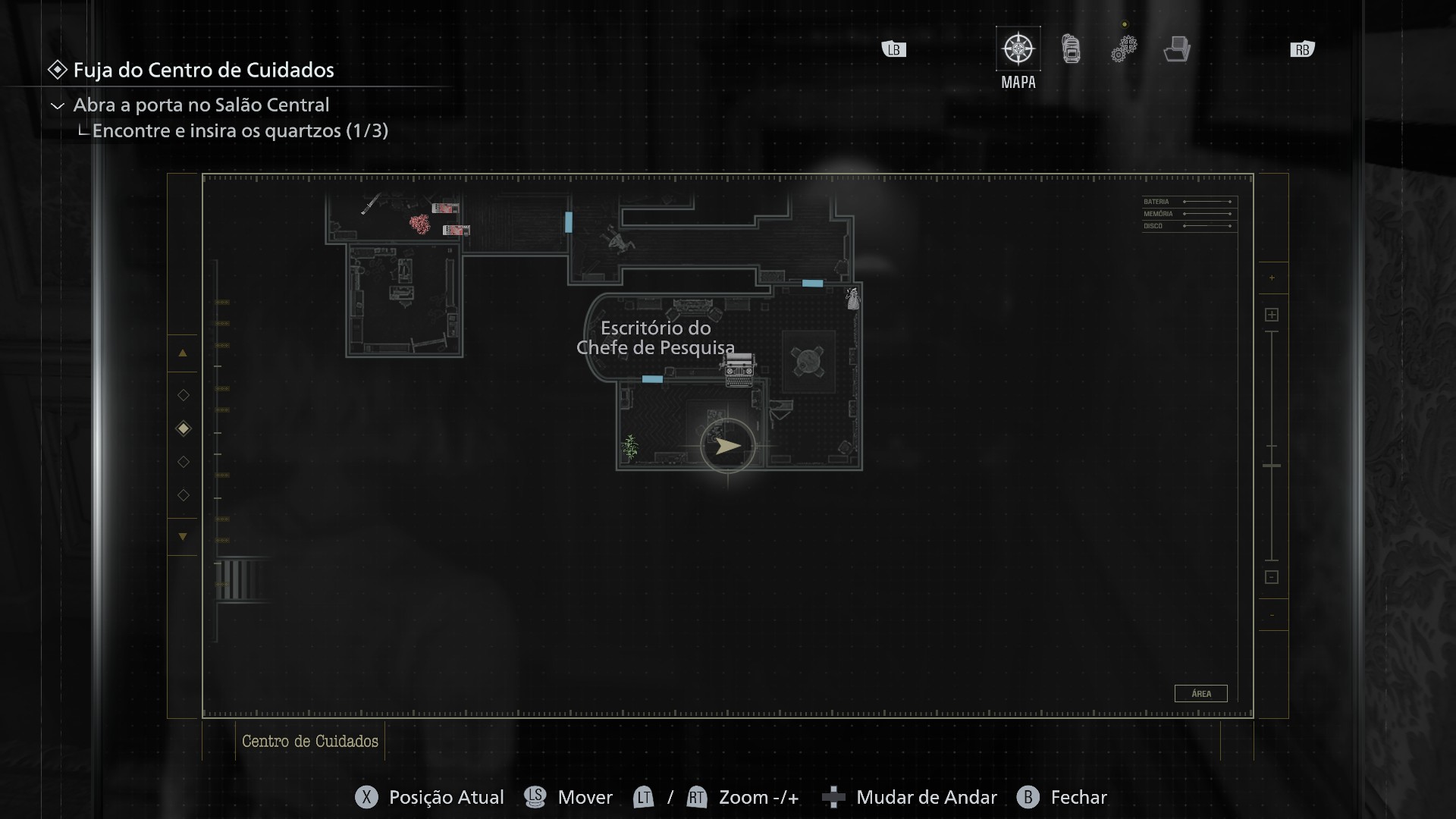Screen dimensions: 1456x819
Task: Select the 'Centro de Cuidados' area label
Action: click(x=309, y=742)
